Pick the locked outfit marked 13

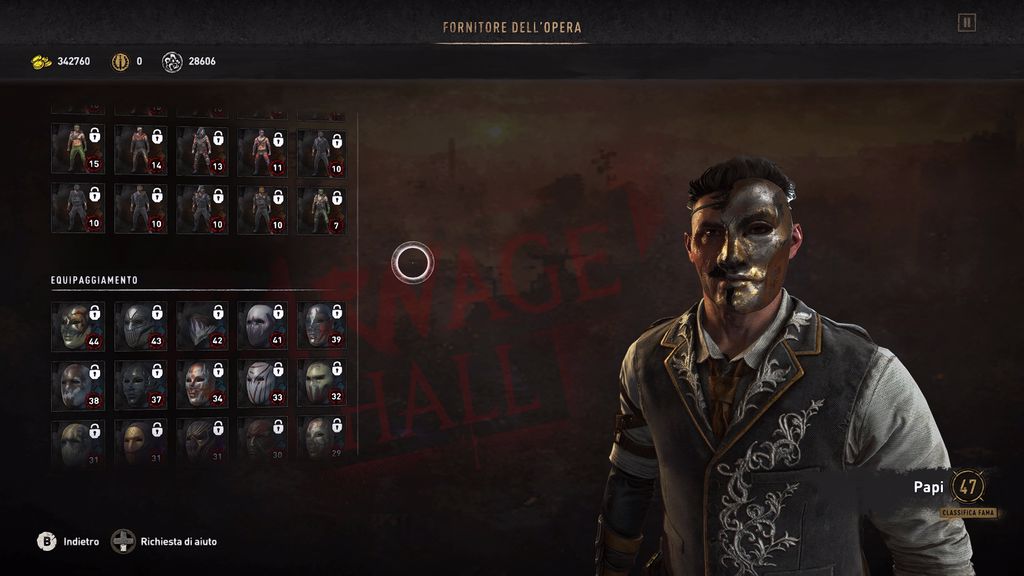click(x=201, y=149)
